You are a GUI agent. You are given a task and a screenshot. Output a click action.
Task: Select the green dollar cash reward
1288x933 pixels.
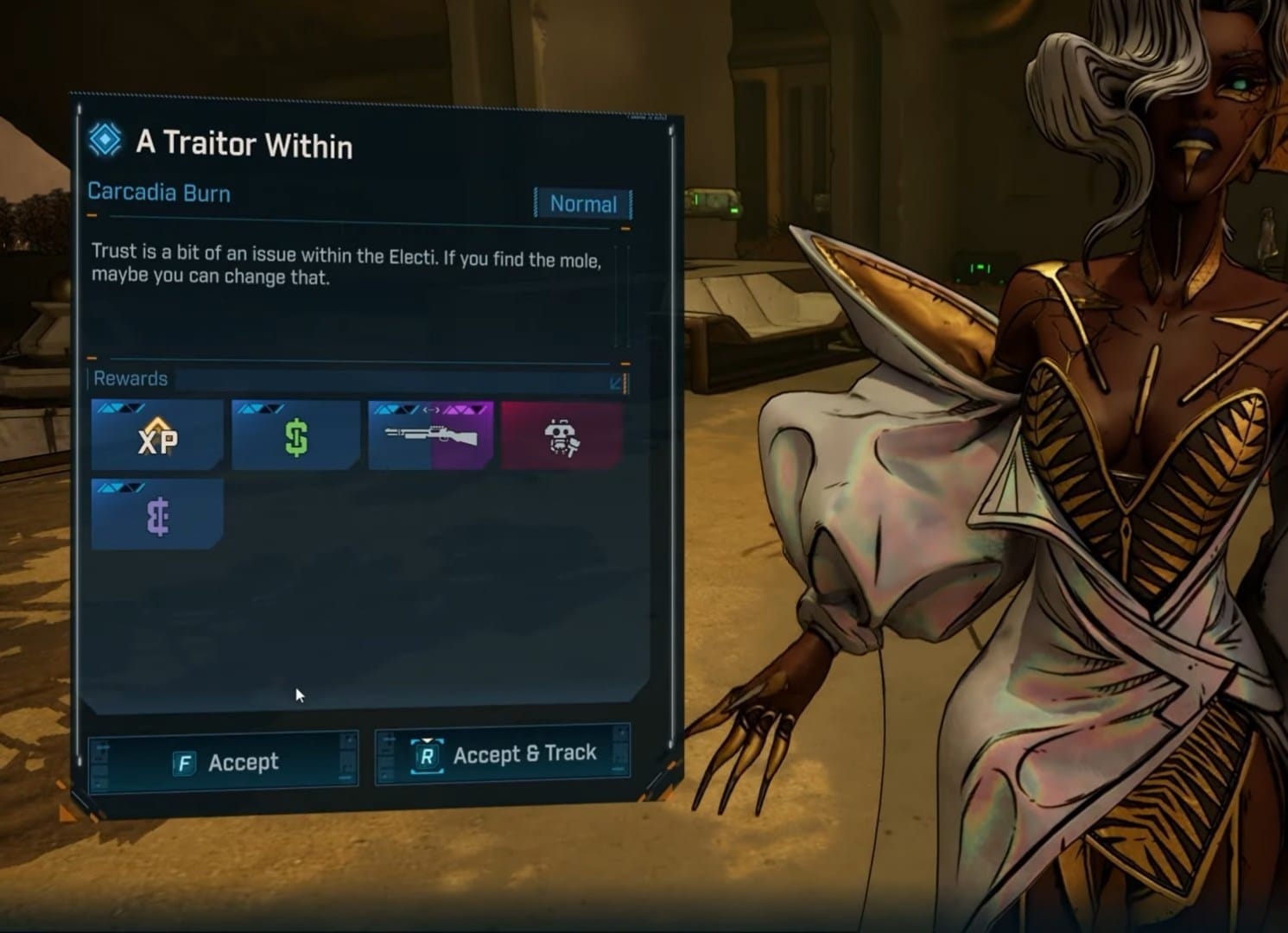click(295, 436)
